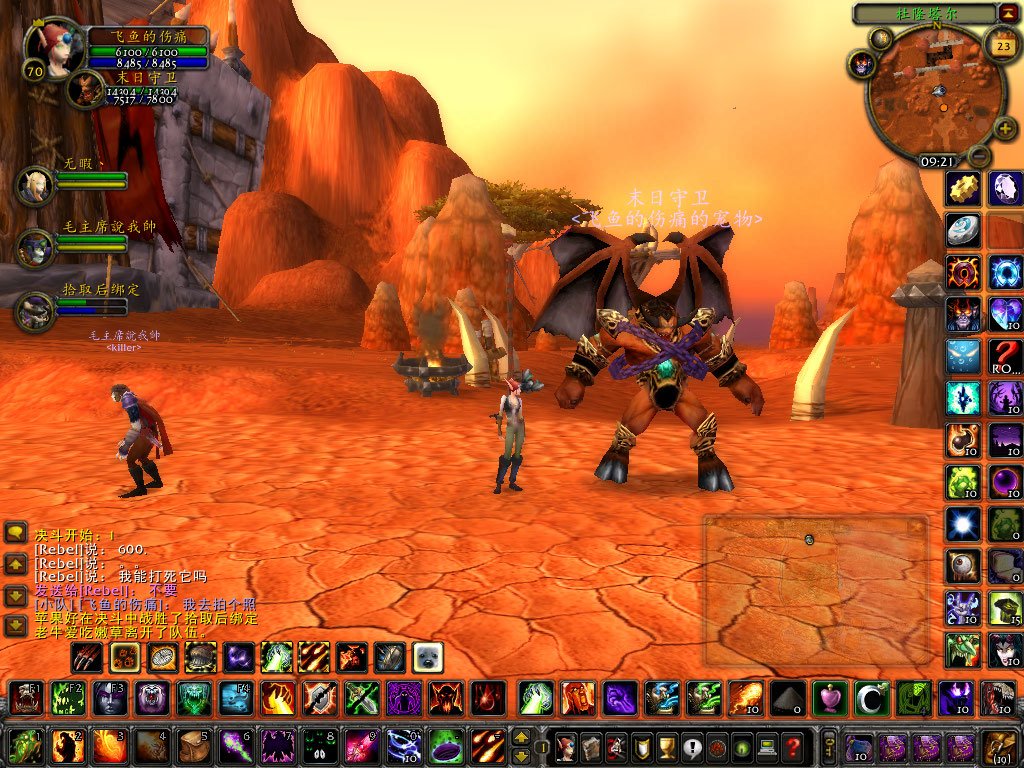The image size is (1024, 768).
Task: Collapse the minimap using the top-right arrow button
Action: pyautogui.click(x=1007, y=13)
